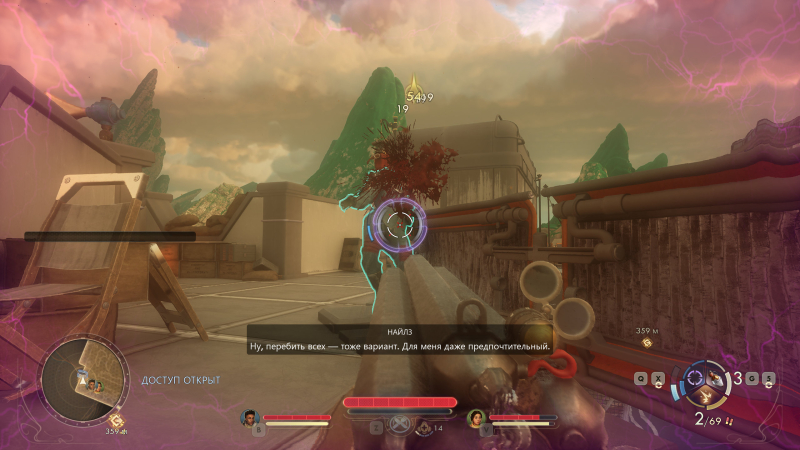Select the objective marker showing 359 m
This screenshot has width=800, height=450.
click(x=647, y=343)
